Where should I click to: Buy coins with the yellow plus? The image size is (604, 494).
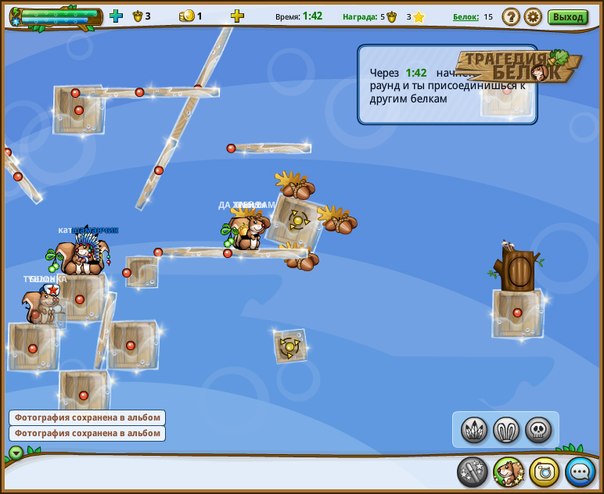click(237, 15)
